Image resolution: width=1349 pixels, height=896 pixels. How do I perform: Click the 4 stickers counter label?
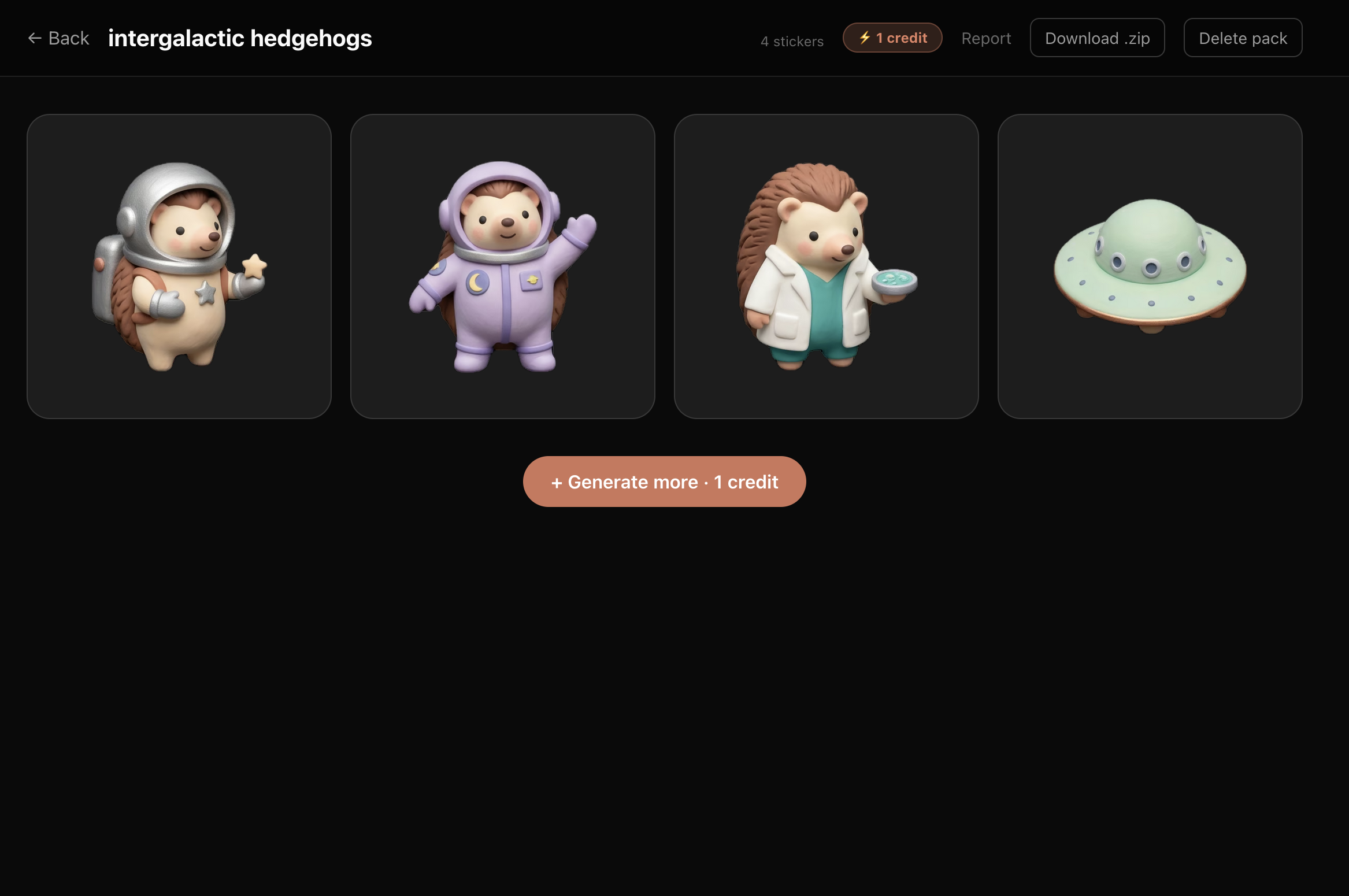click(792, 40)
